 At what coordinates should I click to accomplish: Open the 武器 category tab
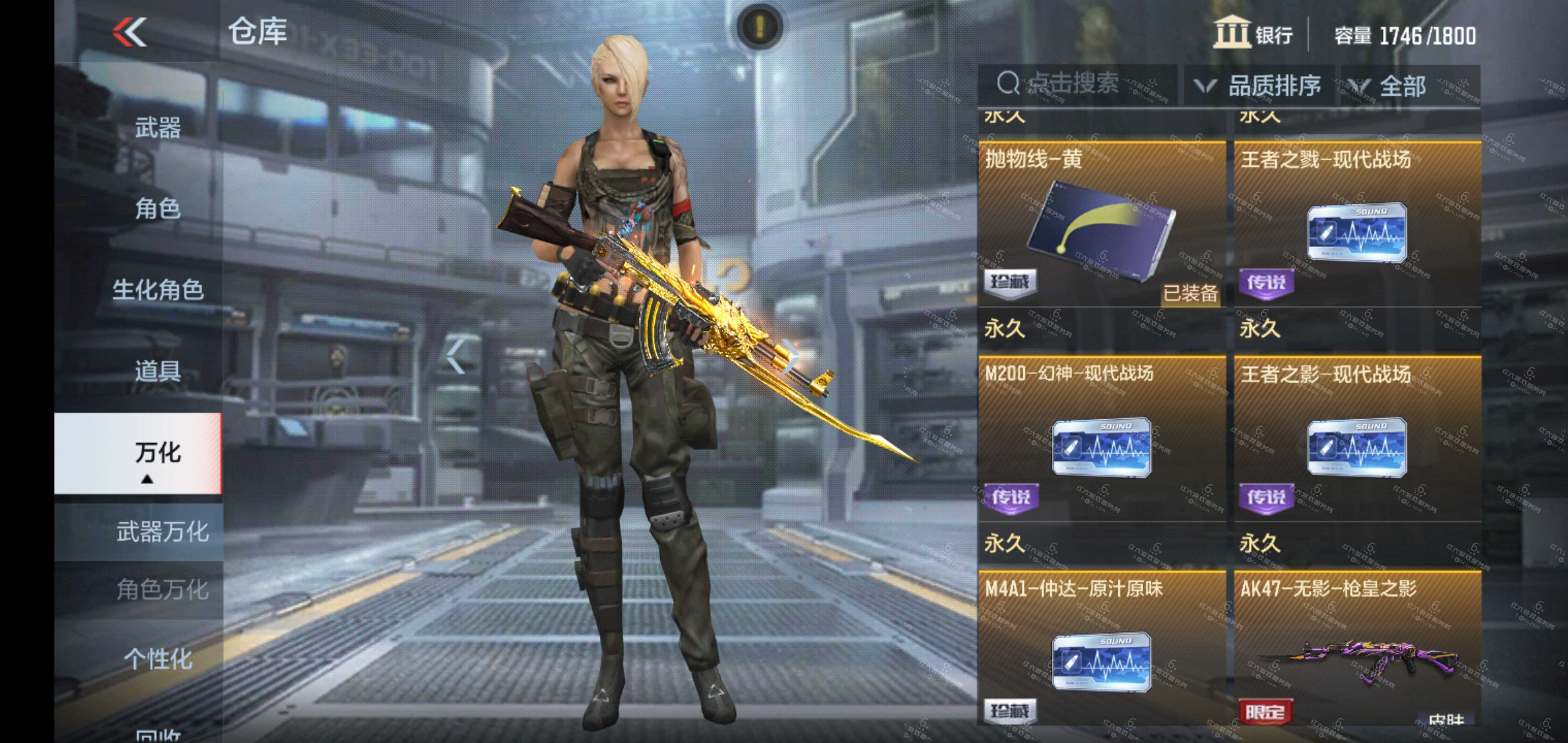(x=157, y=128)
